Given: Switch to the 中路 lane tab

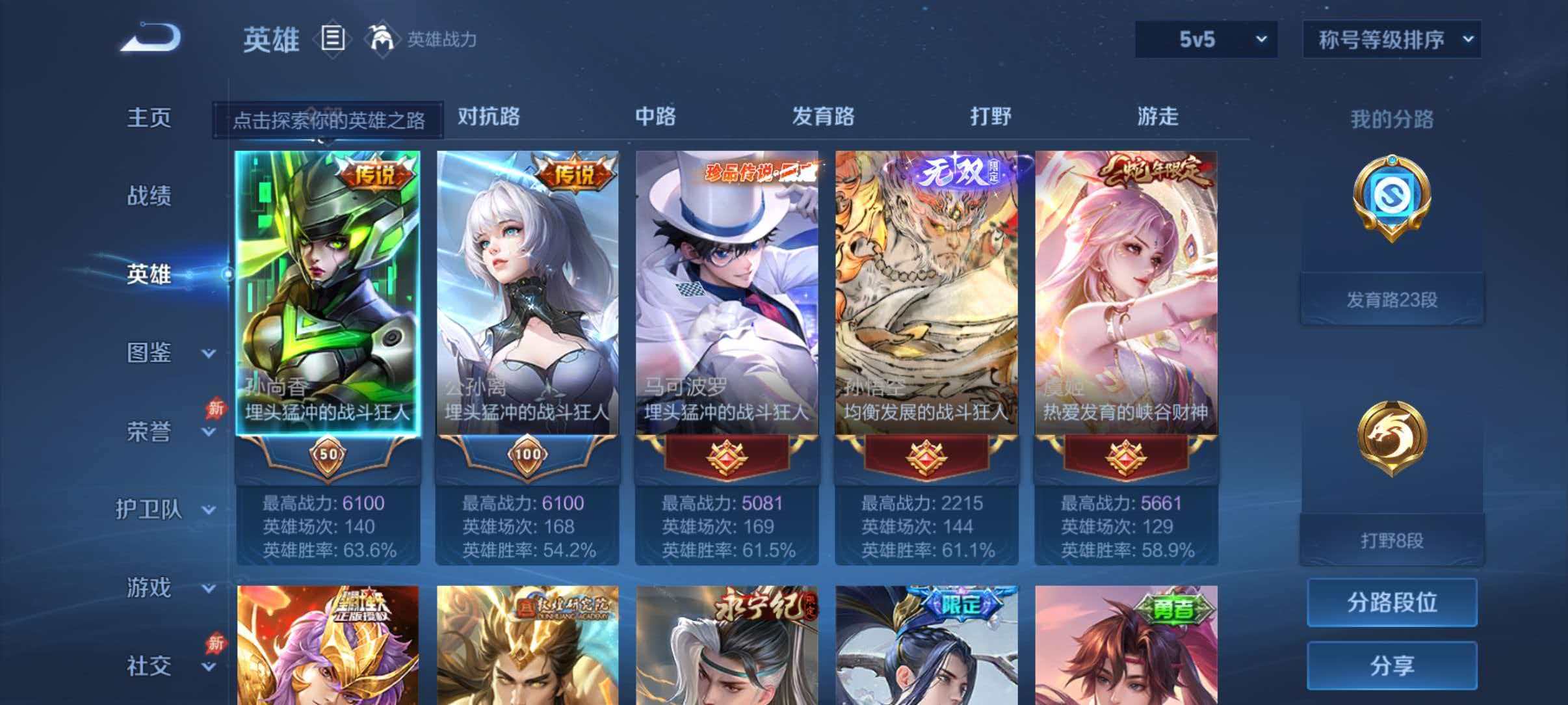Looking at the screenshot, I should pos(655,117).
